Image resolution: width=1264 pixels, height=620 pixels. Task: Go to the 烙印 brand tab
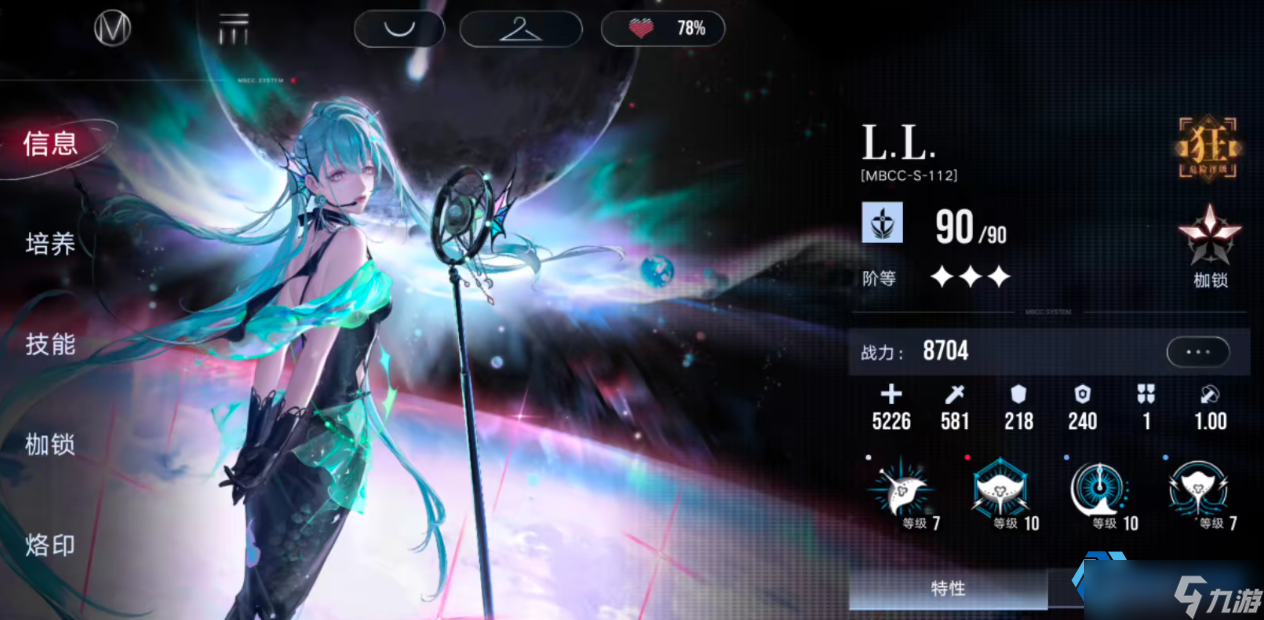point(51,546)
